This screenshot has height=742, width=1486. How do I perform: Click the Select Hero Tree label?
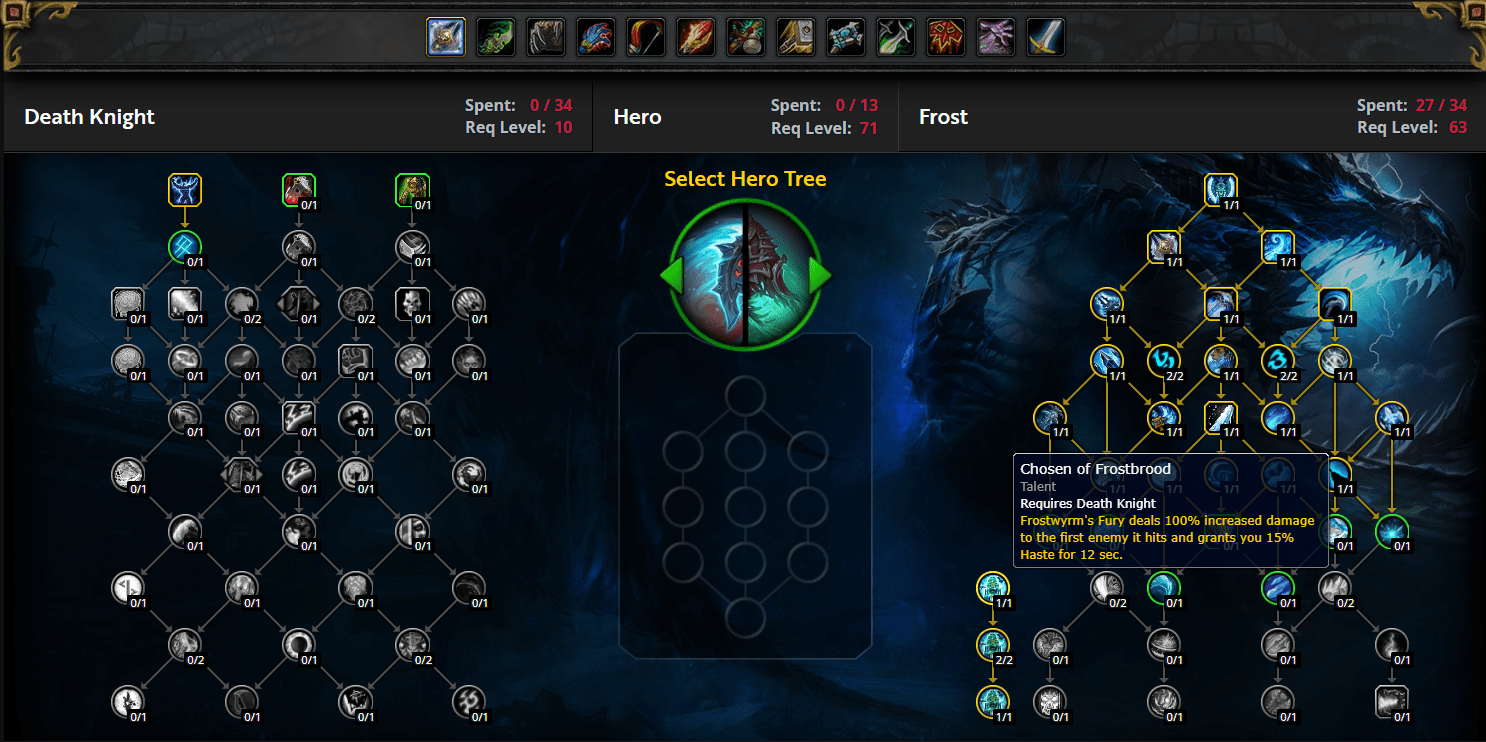pos(745,178)
